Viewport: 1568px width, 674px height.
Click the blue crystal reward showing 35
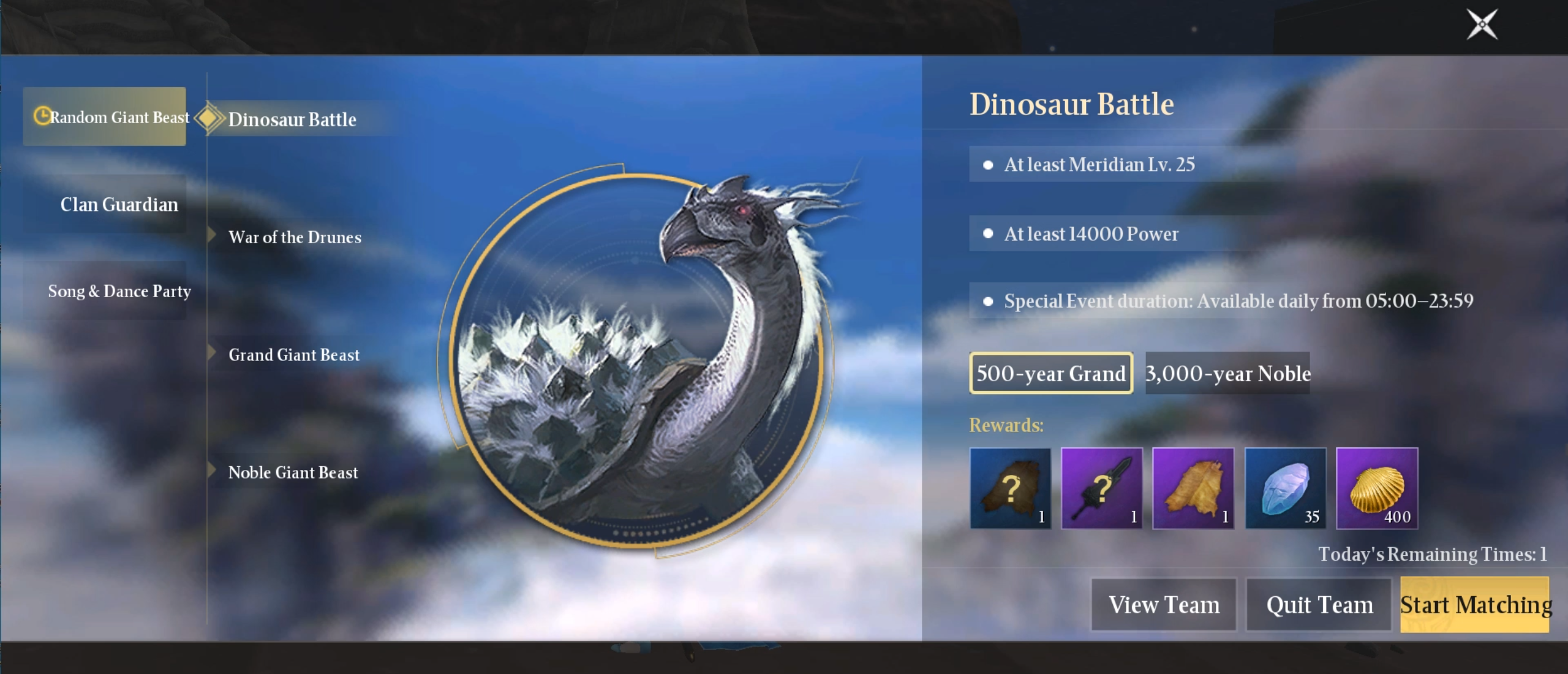tap(1286, 489)
